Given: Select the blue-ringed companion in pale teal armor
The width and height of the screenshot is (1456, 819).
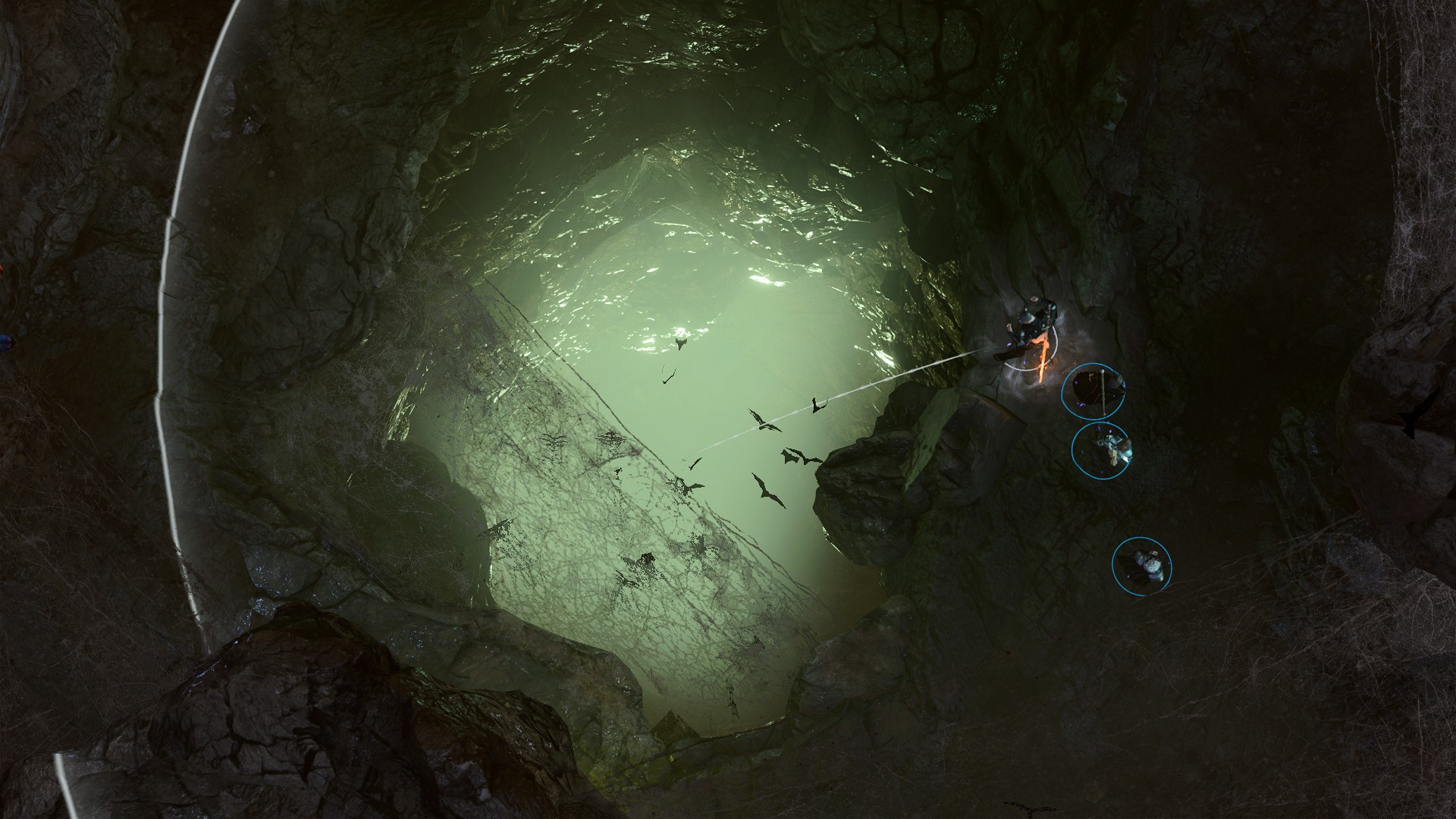Looking at the screenshot, I should pos(1102,449).
